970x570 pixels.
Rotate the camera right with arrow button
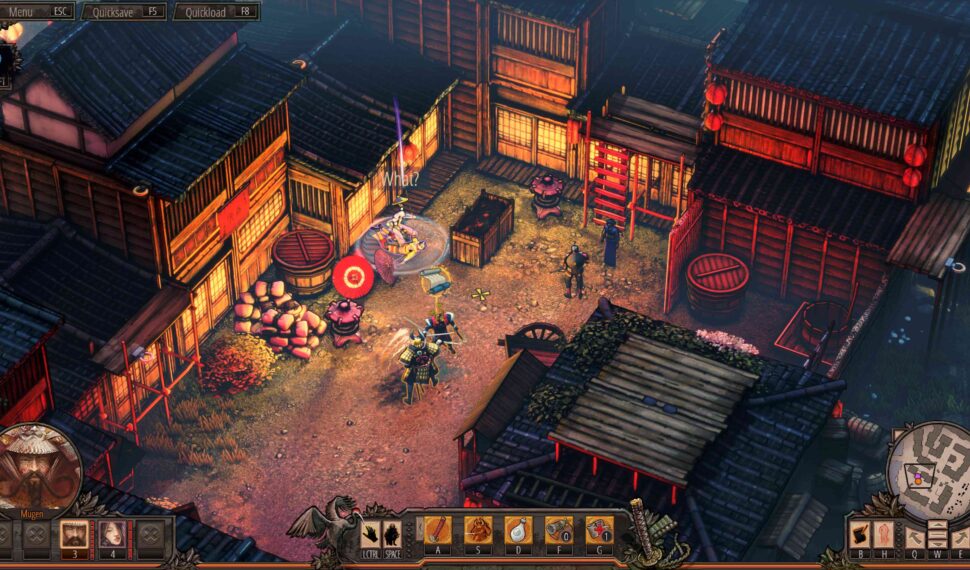(960, 537)
